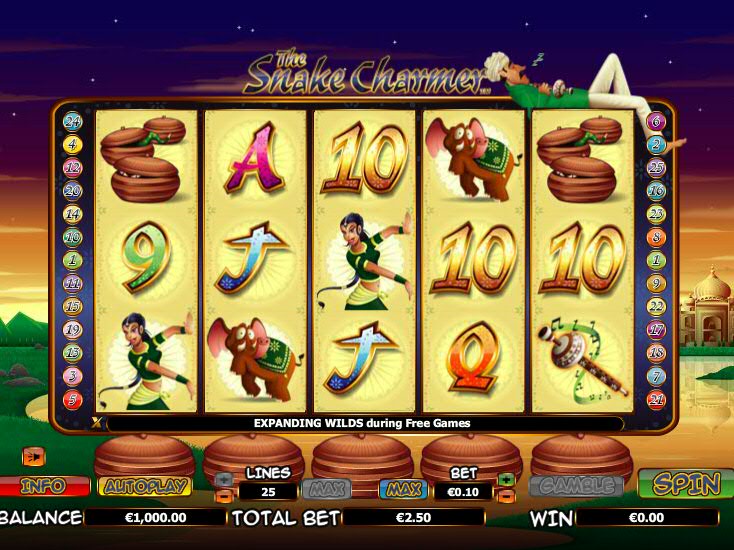This screenshot has width=734, height=550.
Task: Select payline marker 6
Action: pos(656,122)
